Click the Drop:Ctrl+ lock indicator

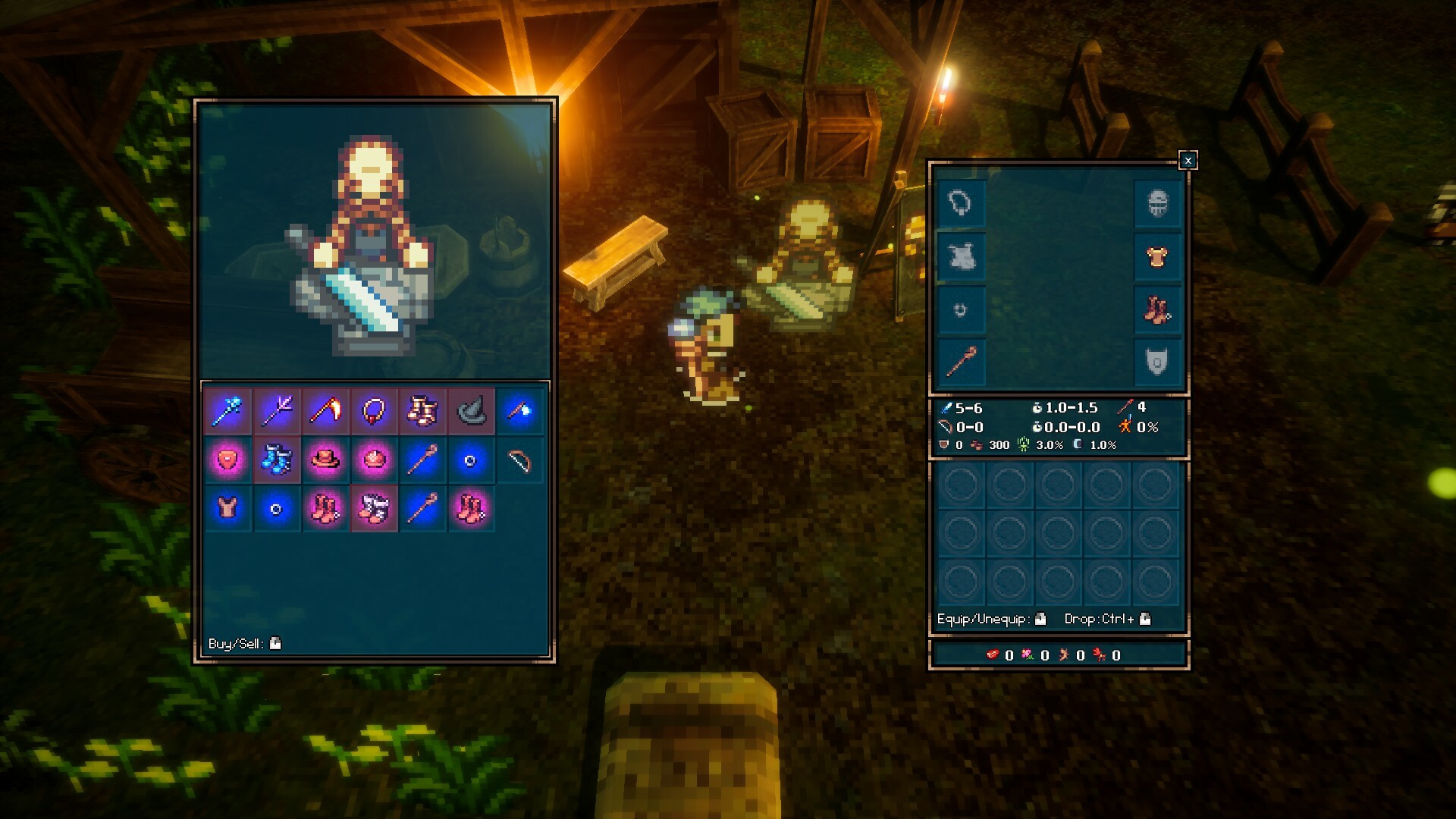1144,620
